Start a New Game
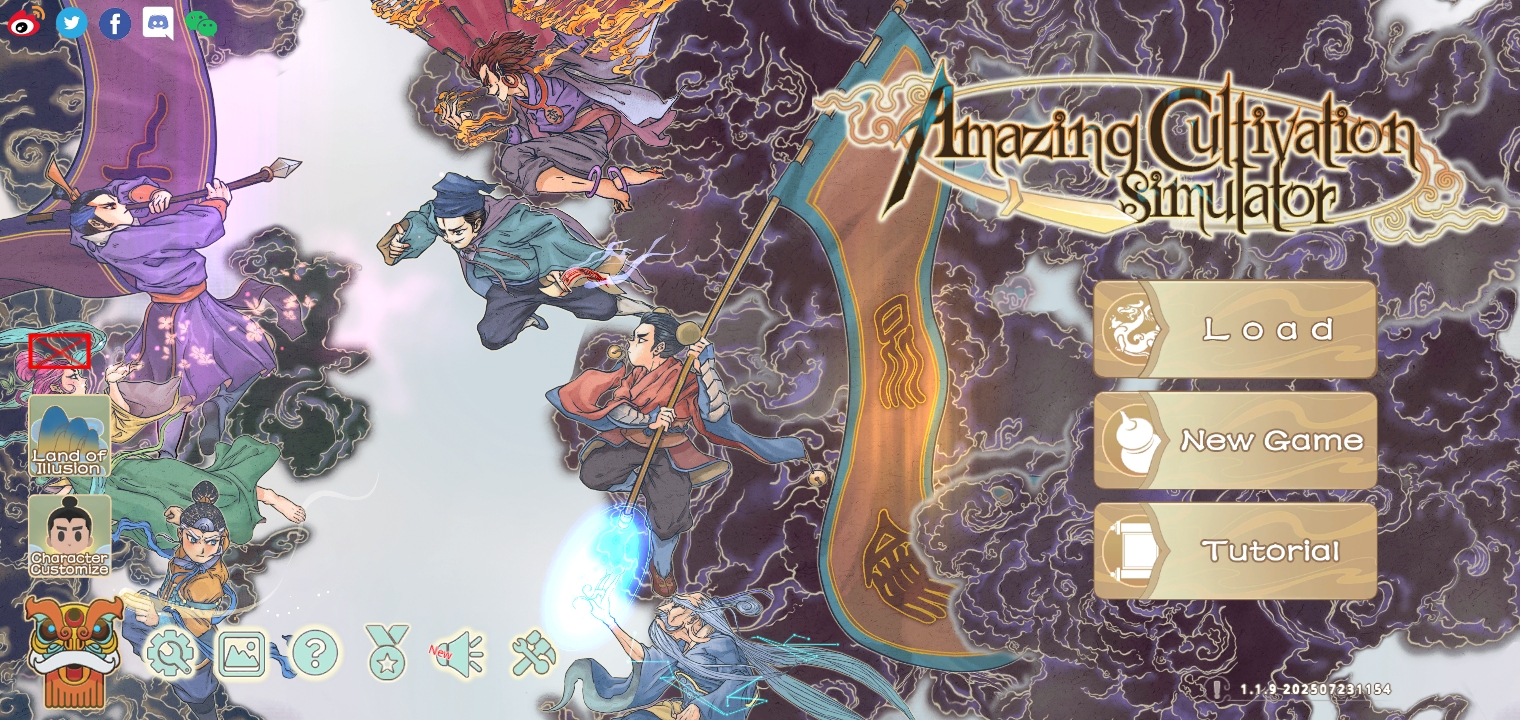 1235,440
